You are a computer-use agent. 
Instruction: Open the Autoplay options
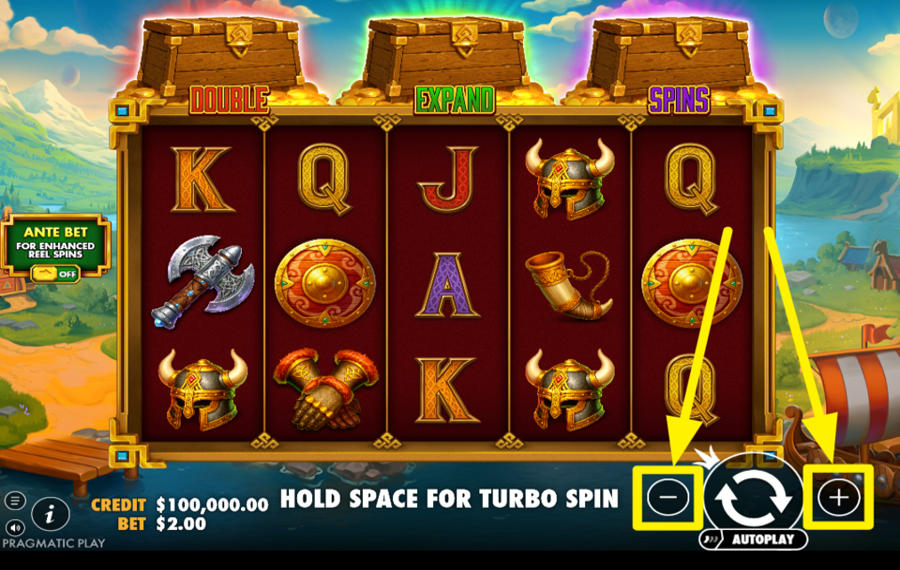(754, 540)
